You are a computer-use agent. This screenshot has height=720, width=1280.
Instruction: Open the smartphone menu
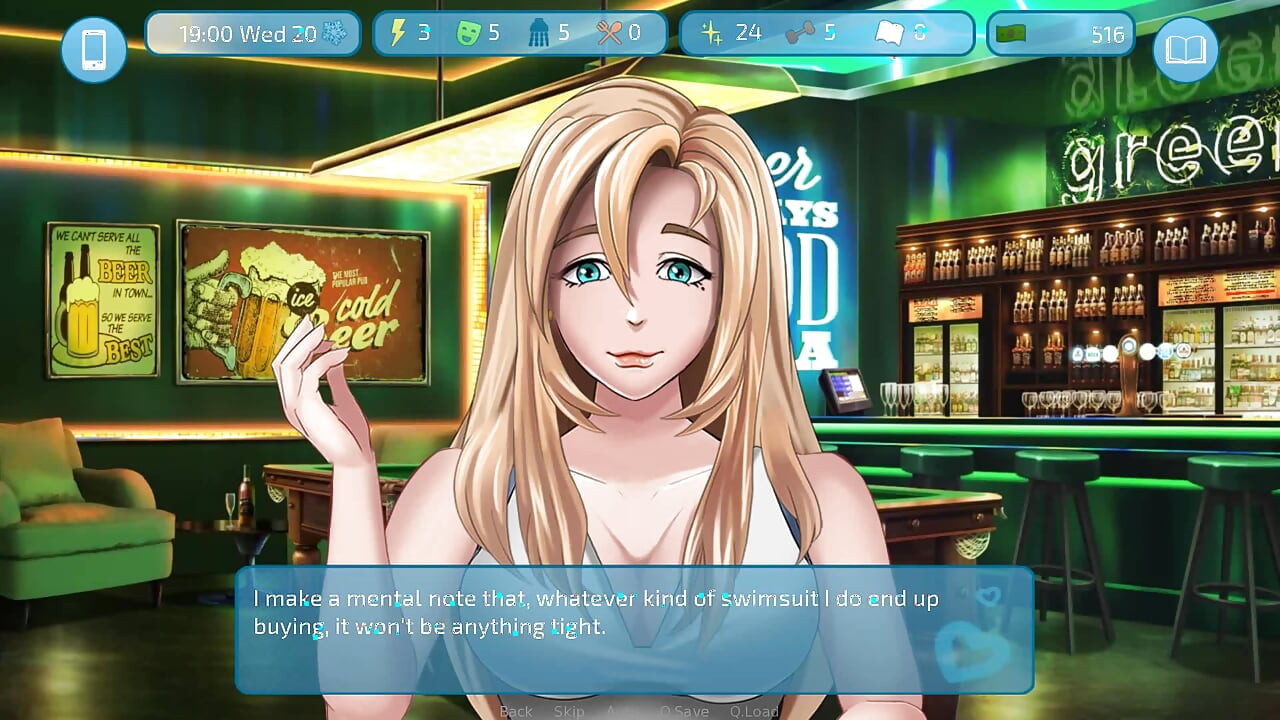(x=94, y=49)
